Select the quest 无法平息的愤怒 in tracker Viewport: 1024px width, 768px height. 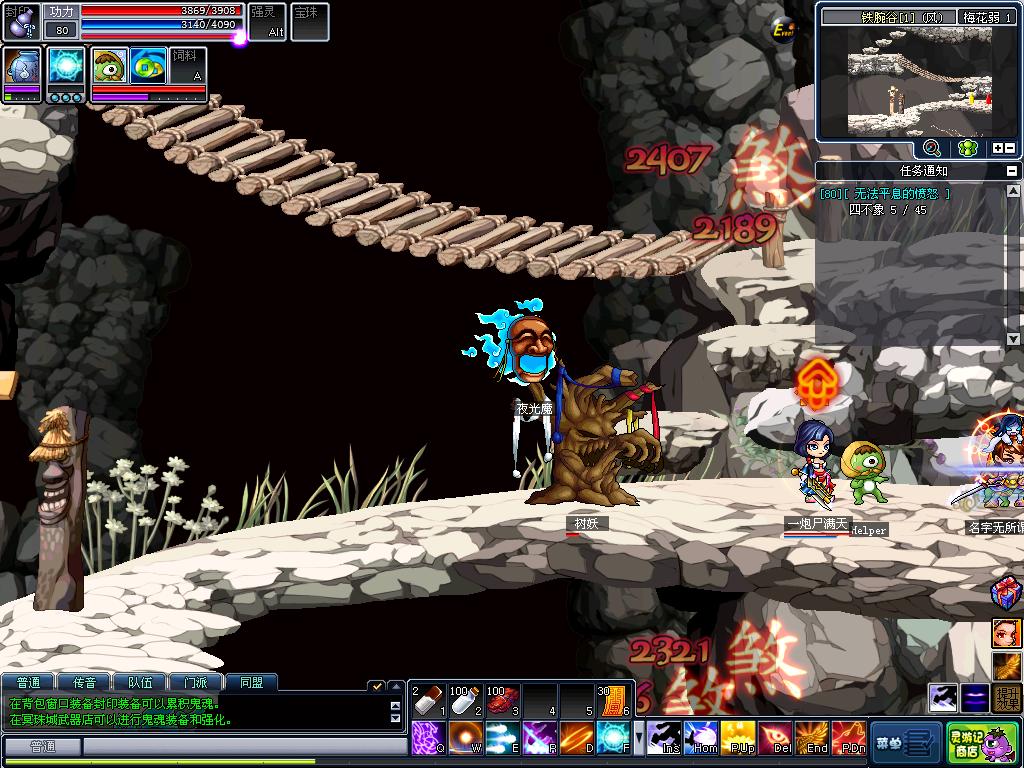tap(898, 194)
